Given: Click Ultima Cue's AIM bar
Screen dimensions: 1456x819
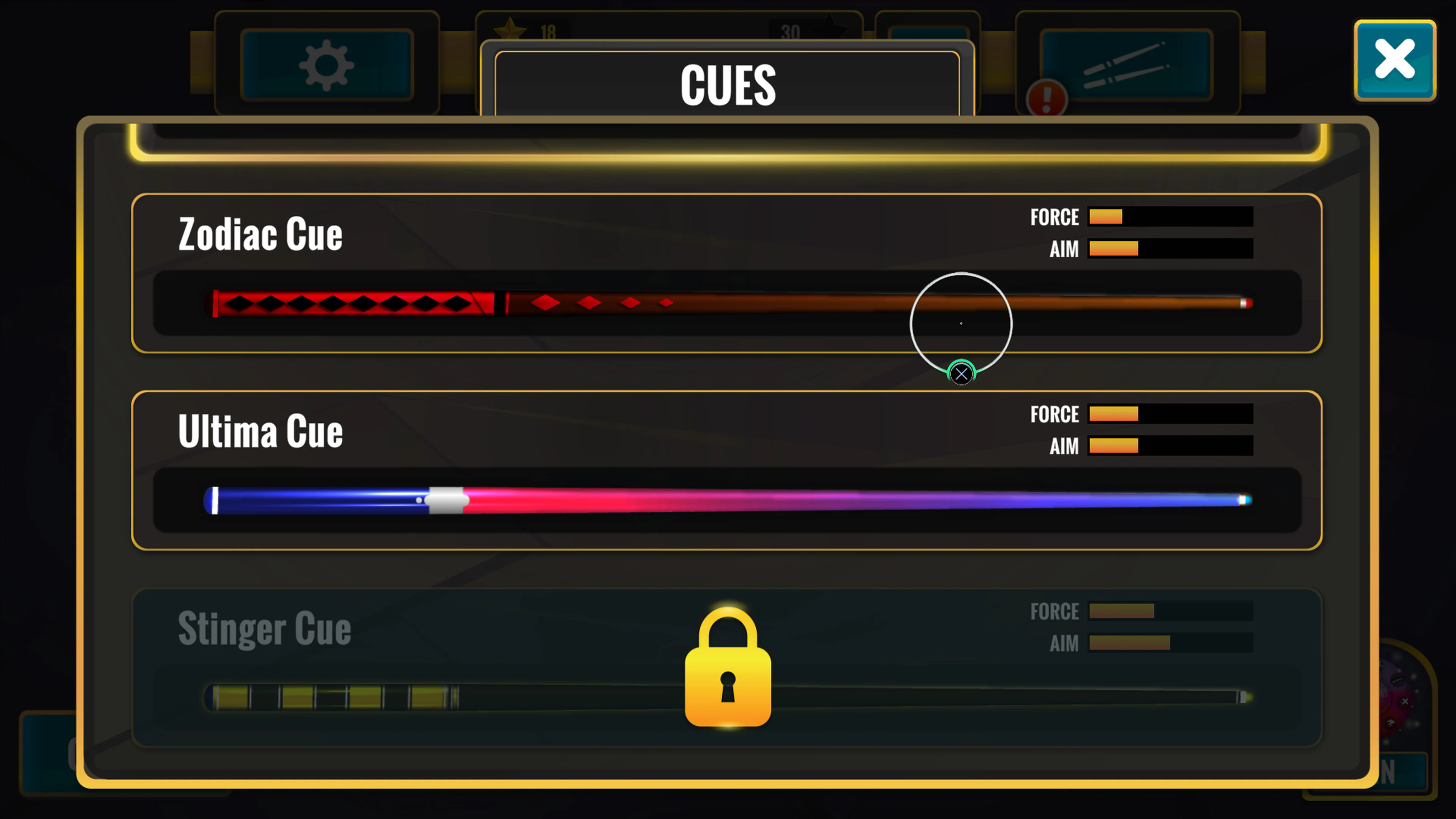Looking at the screenshot, I should pos(1170,447).
